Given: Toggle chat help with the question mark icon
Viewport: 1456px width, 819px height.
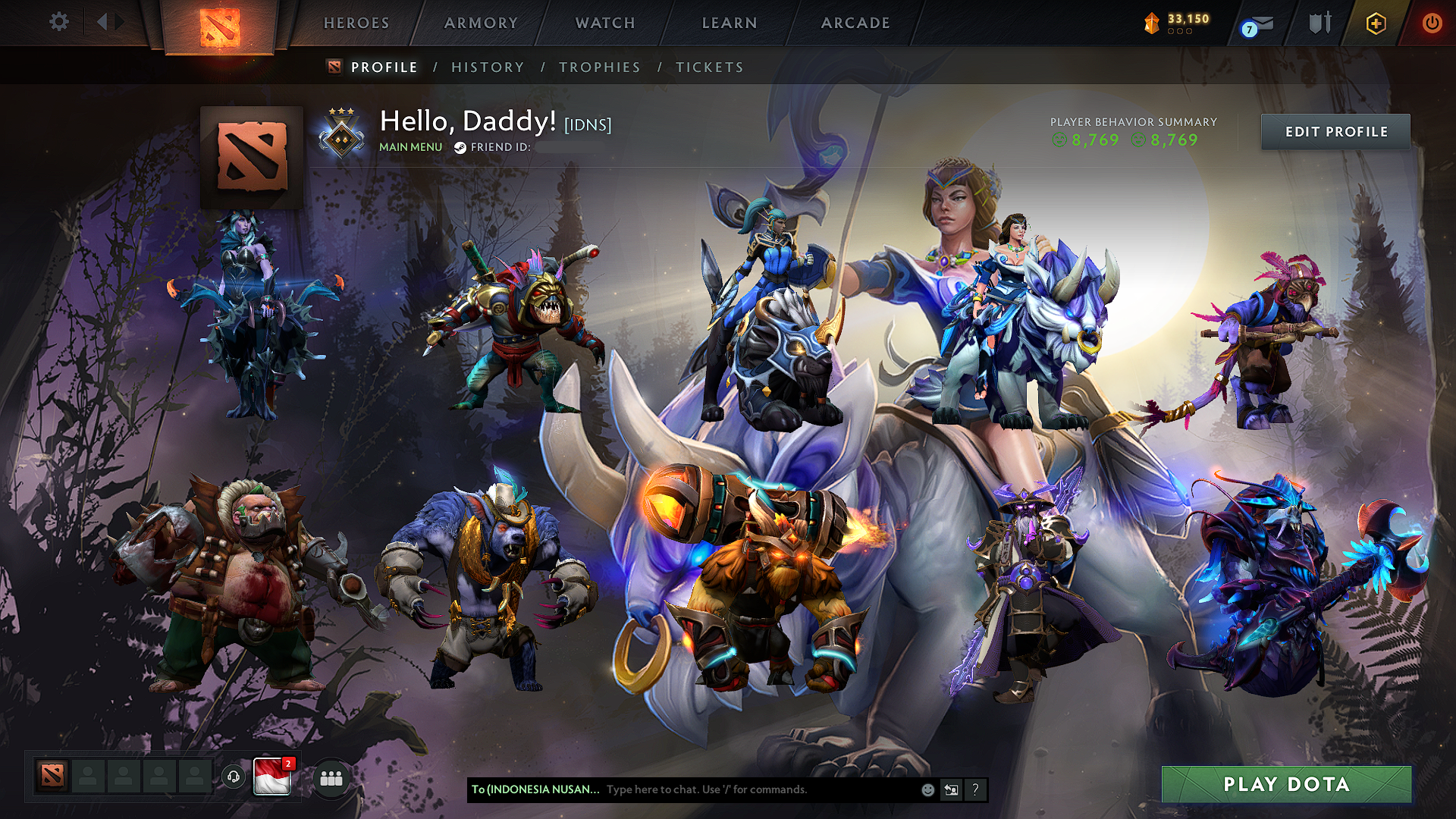Looking at the screenshot, I should tap(976, 790).
